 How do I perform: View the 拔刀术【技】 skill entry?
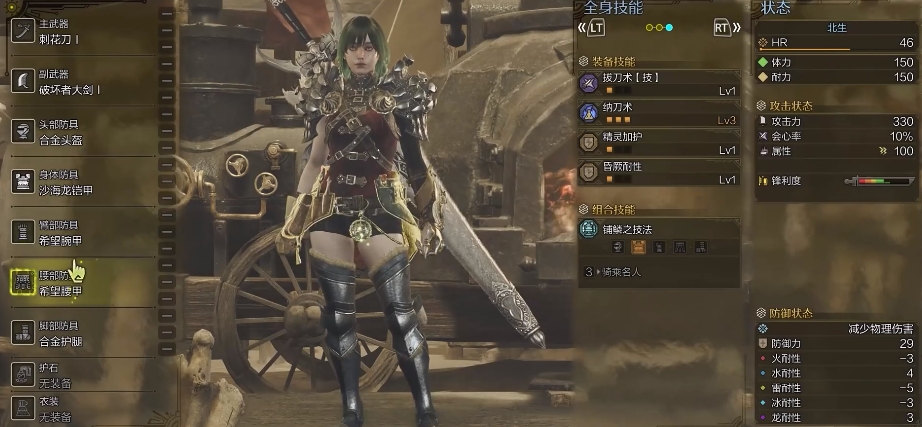tap(660, 83)
